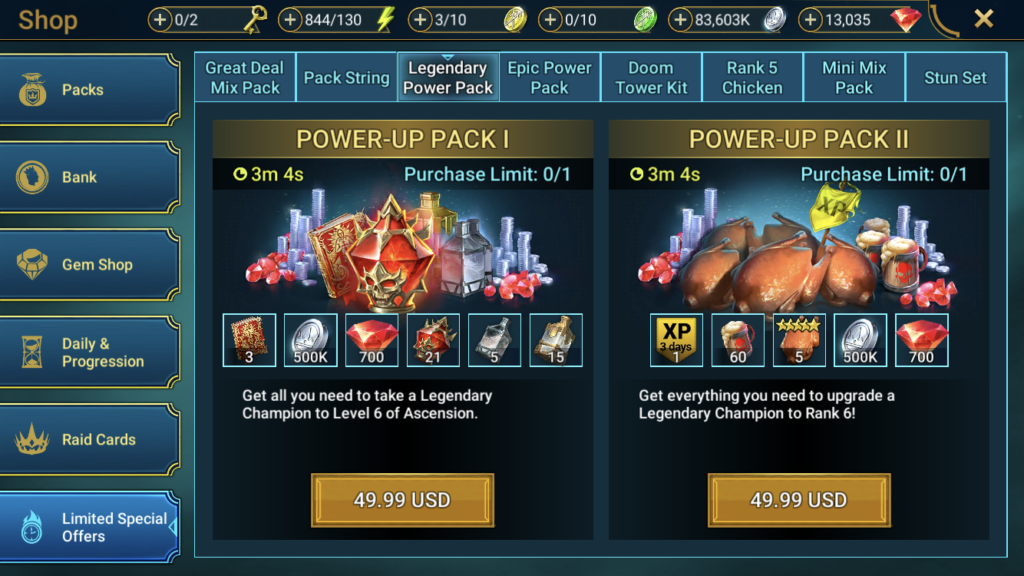Open the Packs shop category
This screenshot has width=1024, height=576.
[90, 90]
